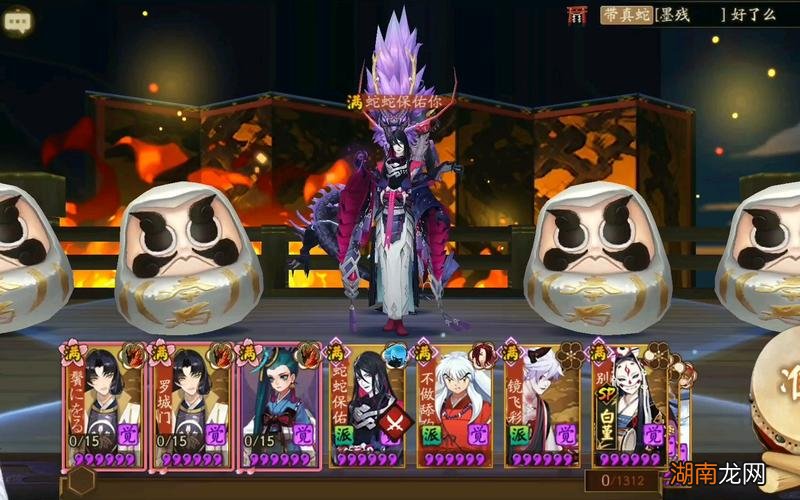
Task: Open the chat bubble icon
Action: [x=18, y=18]
